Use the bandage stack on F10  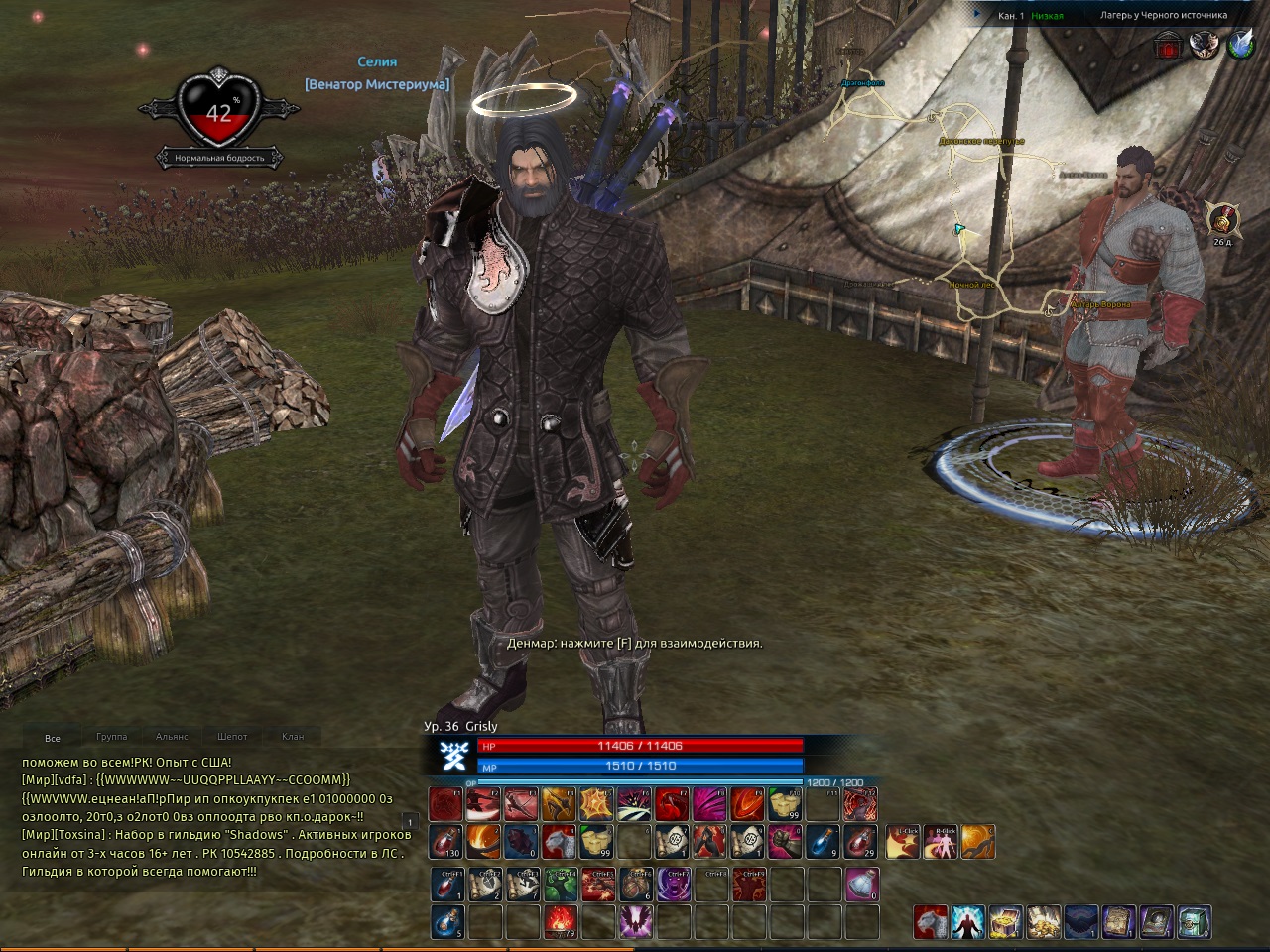(x=784, y=804)
